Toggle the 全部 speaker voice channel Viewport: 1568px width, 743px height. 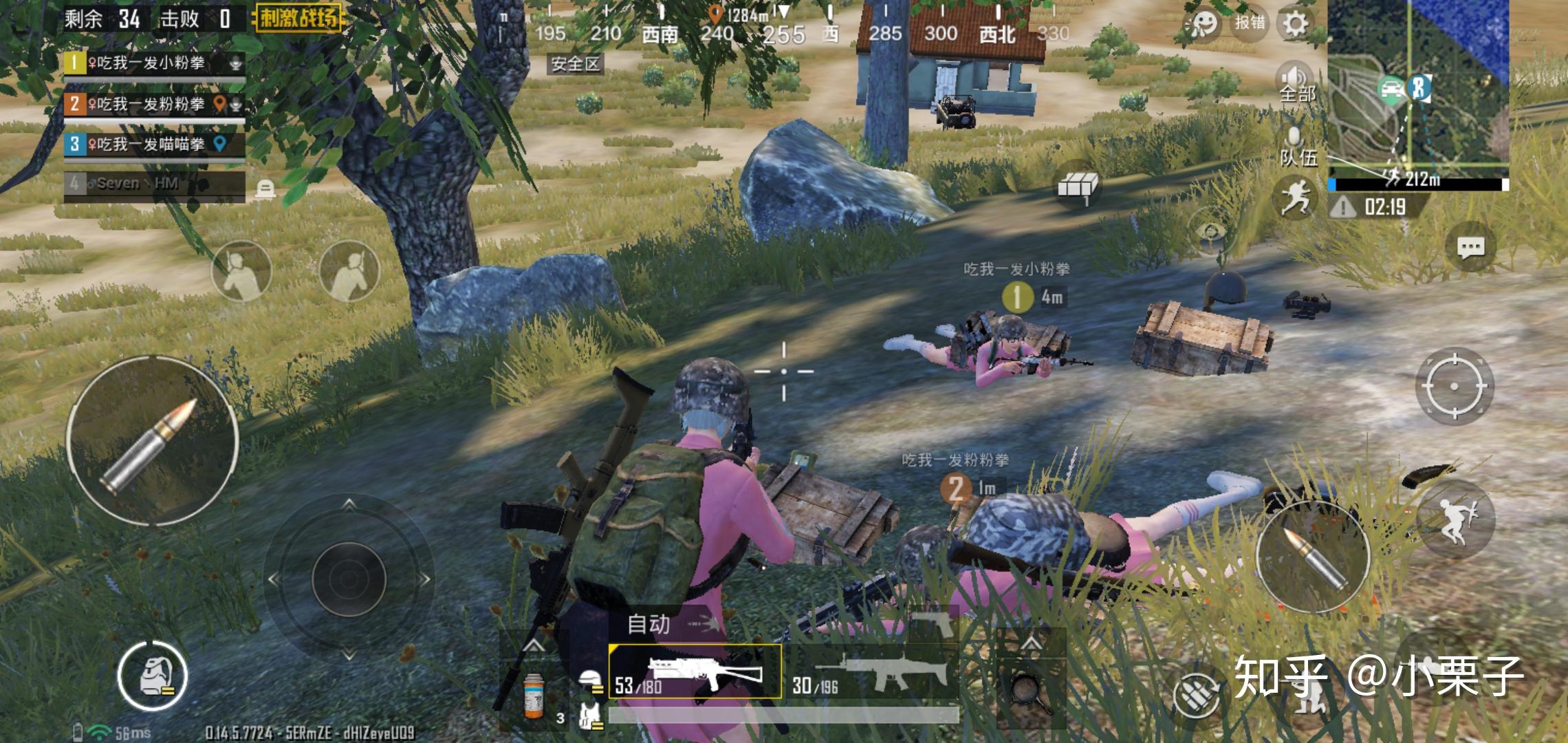click(1296, 83)
